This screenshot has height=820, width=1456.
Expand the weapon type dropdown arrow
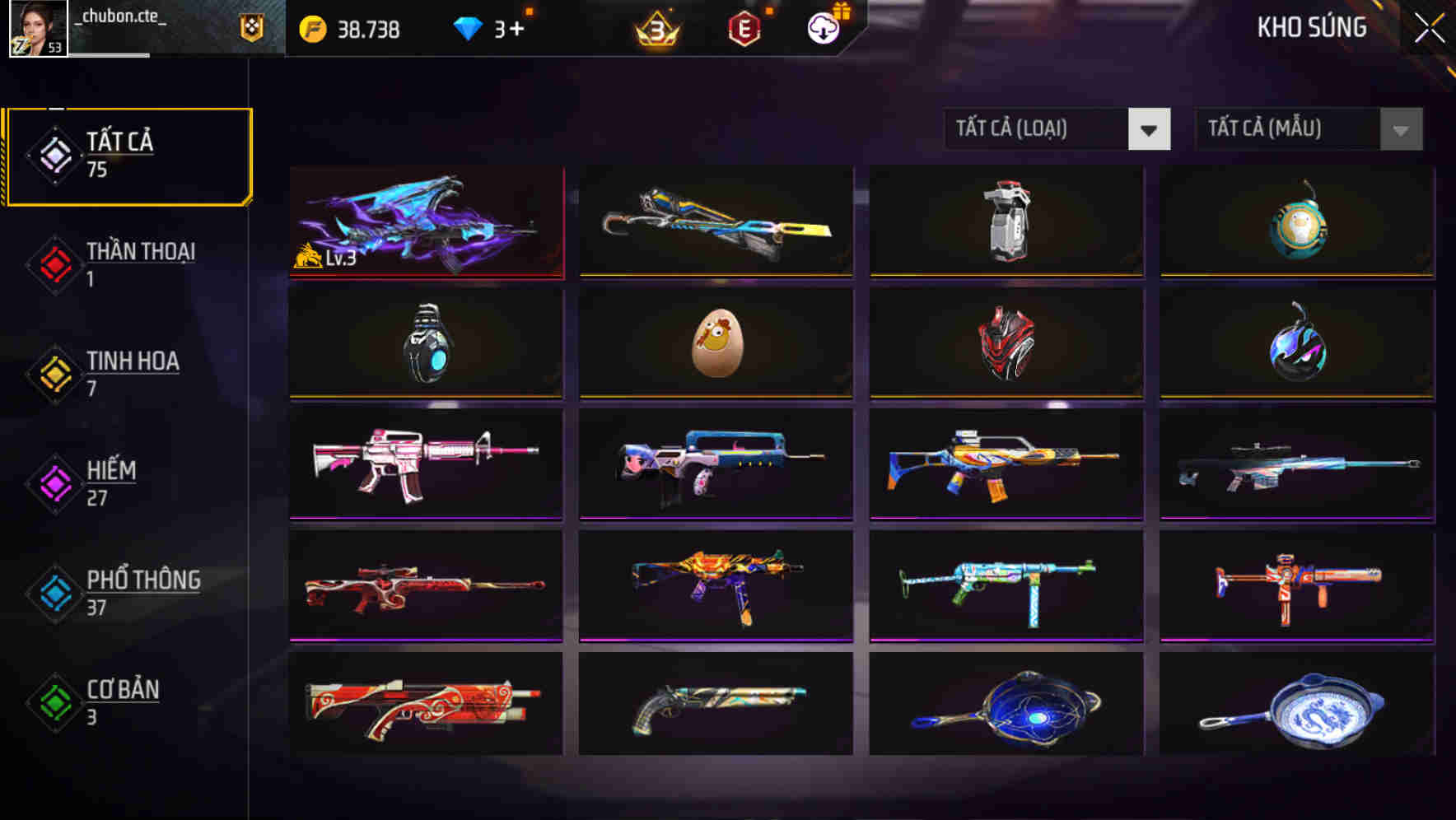pos(1150,129)
